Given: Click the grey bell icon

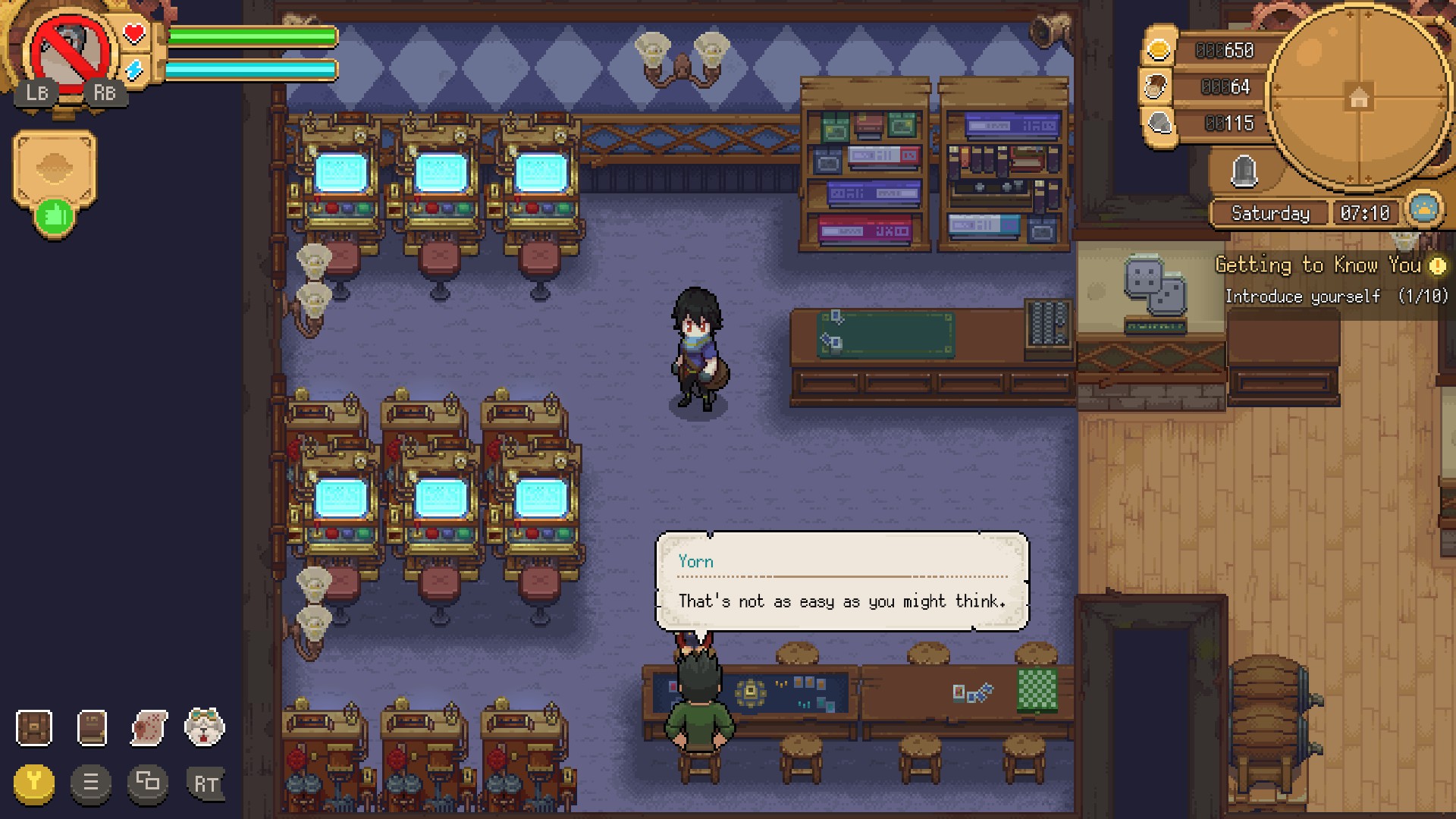Looking at the screenshot, I should [x=1244, y=171].
